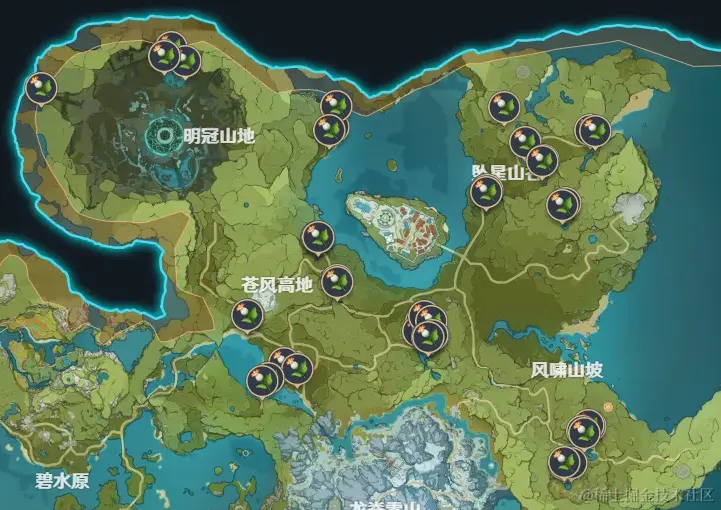721x510 pixels.
Task: Select the lone flower marker west of 明冠山地
Action: click(x=41, y=88)
